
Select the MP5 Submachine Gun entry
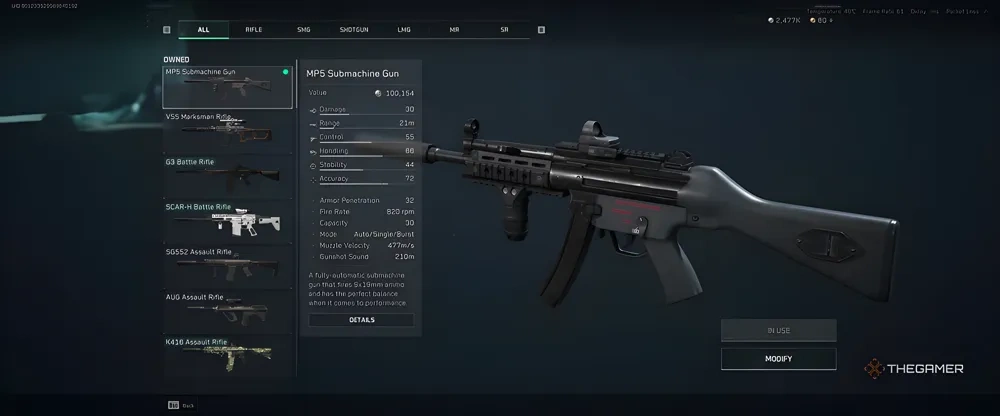coord(228,87)
